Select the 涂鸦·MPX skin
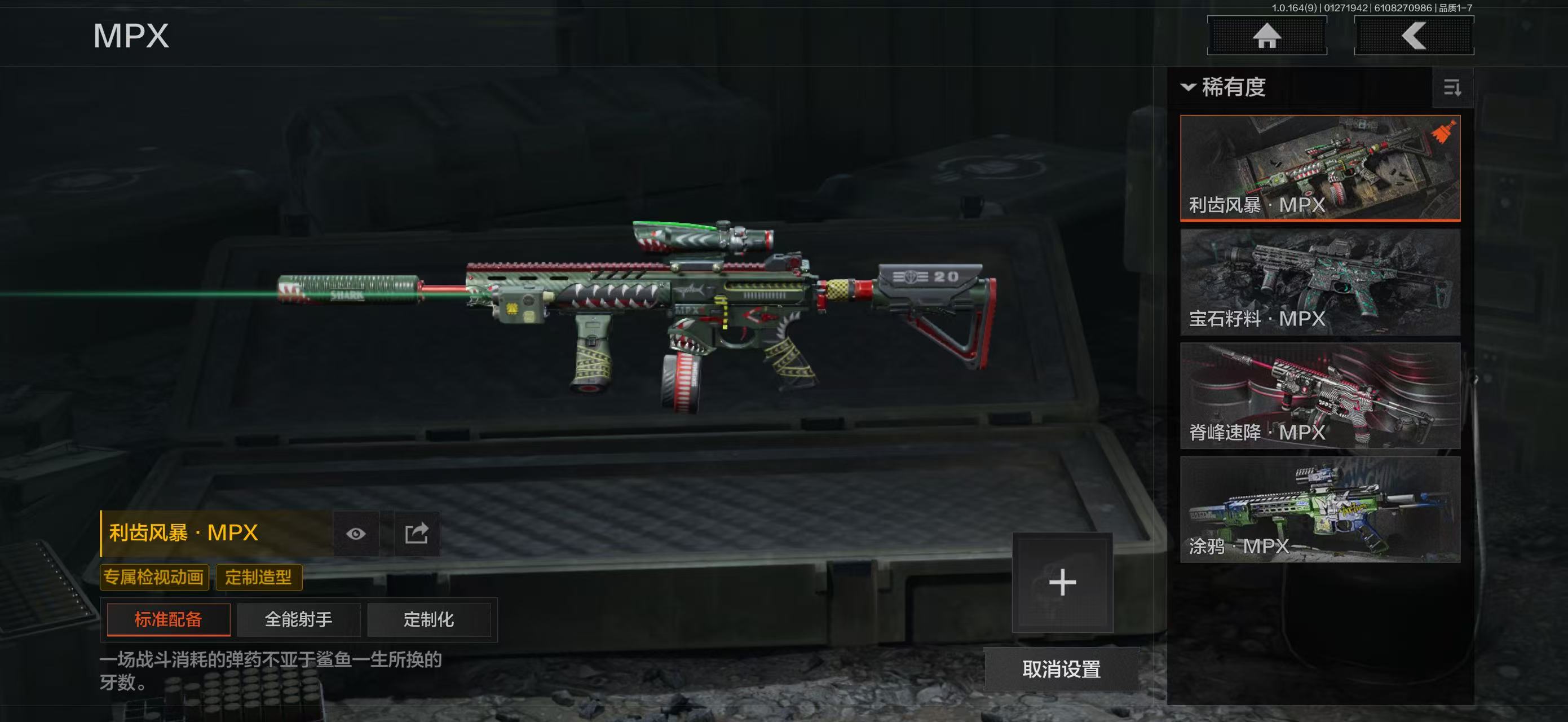 pos(1320,509)
